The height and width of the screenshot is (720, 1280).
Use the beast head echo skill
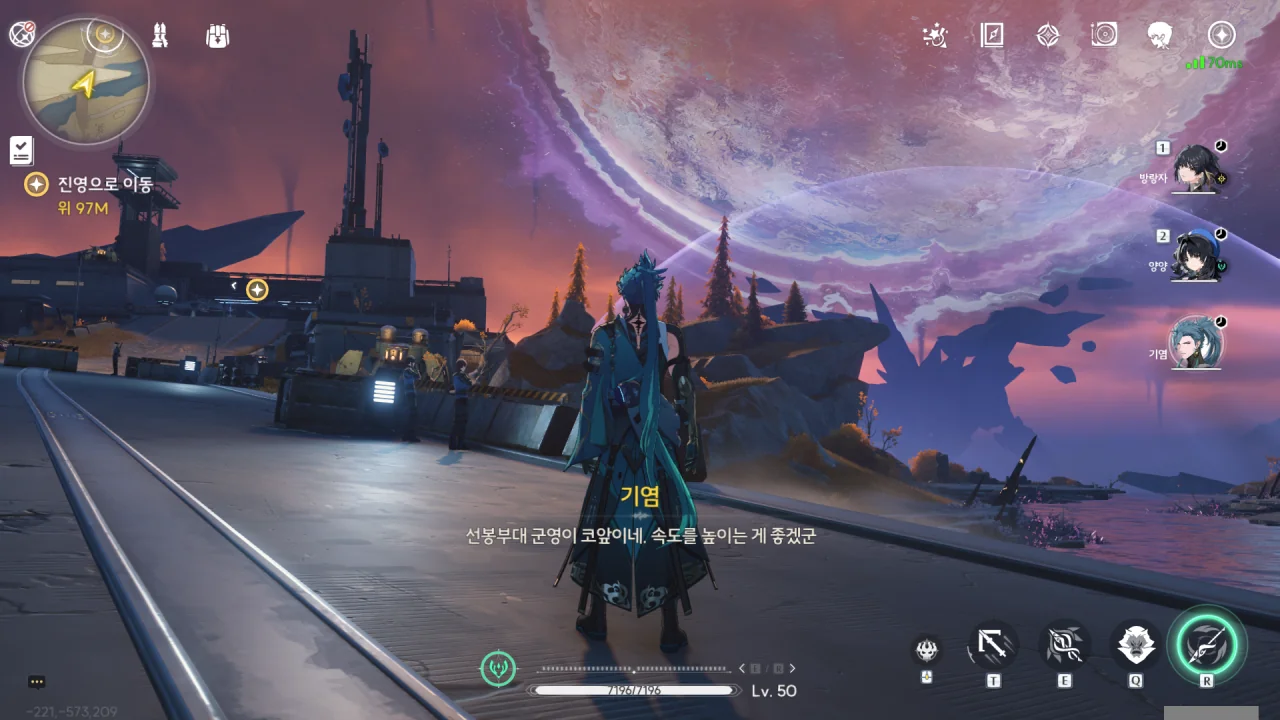[x=1136, y=646]
